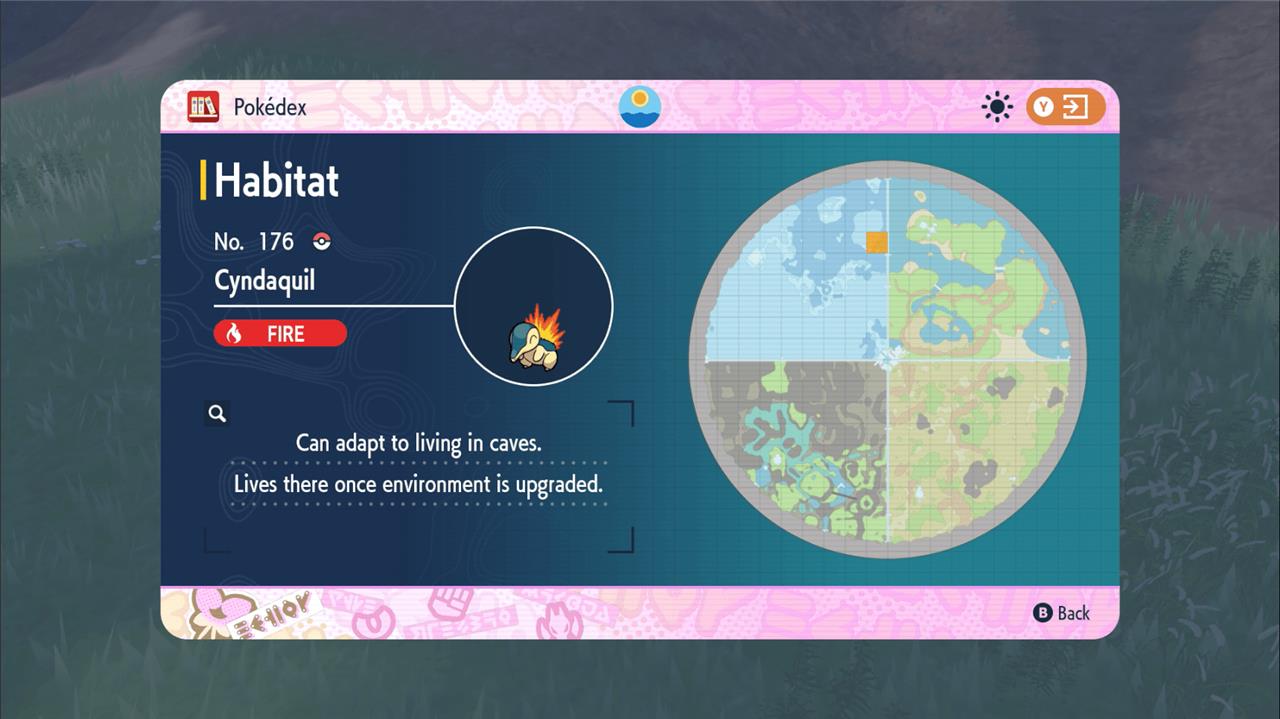Click the Back button
This screenshot has height=719, width=1280.
pyautogui.click(x=1062, y=613)
